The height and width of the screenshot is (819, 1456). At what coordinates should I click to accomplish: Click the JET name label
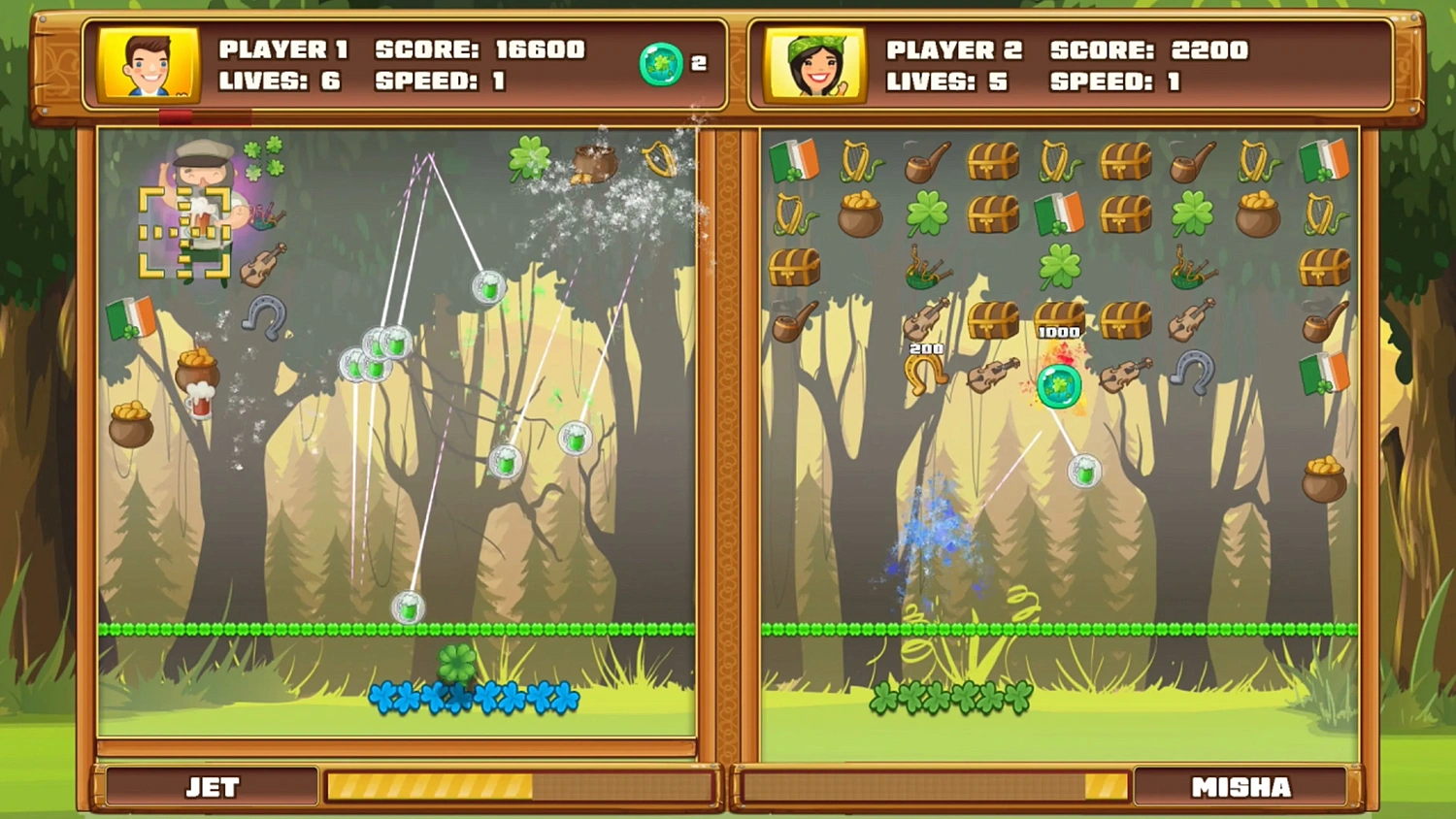[x=211, y=787]
